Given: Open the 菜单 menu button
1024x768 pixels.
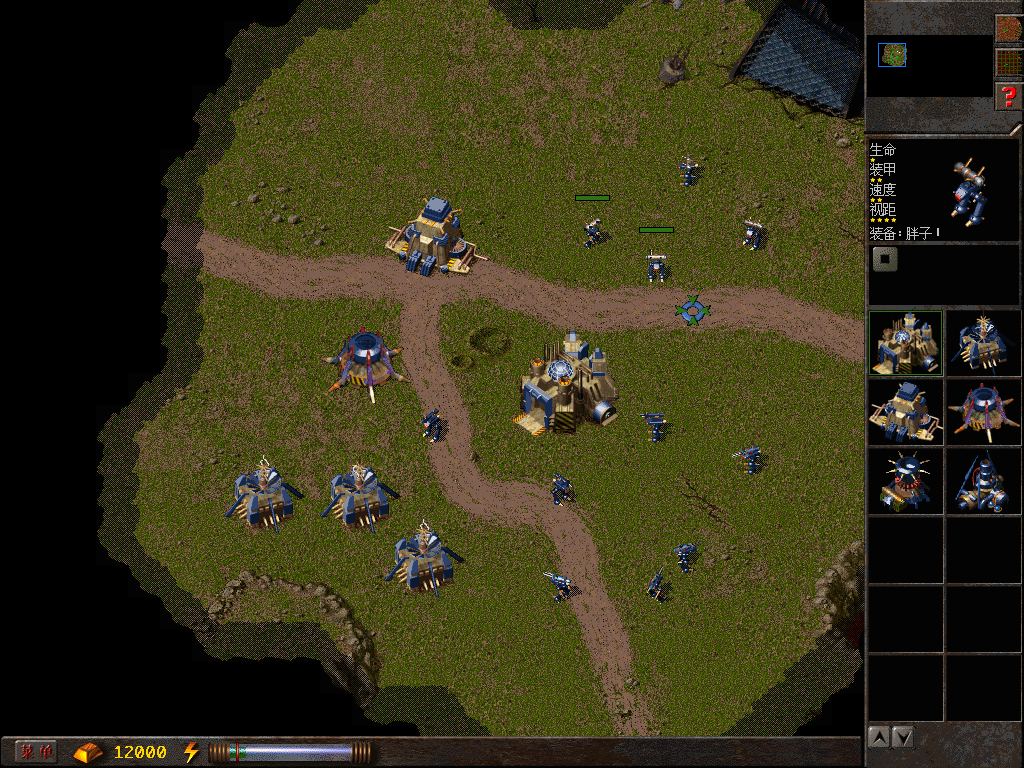Looking at the screenshot, I should tap(36, 751).
